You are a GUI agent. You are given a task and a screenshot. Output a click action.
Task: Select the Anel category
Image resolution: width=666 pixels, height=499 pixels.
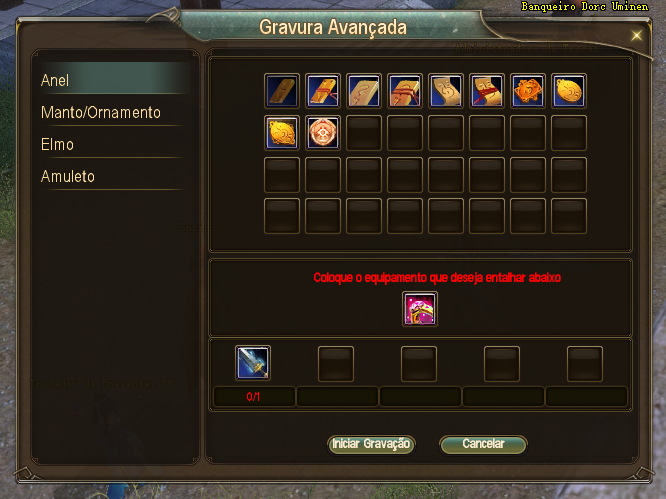click(x=110, y=80)
